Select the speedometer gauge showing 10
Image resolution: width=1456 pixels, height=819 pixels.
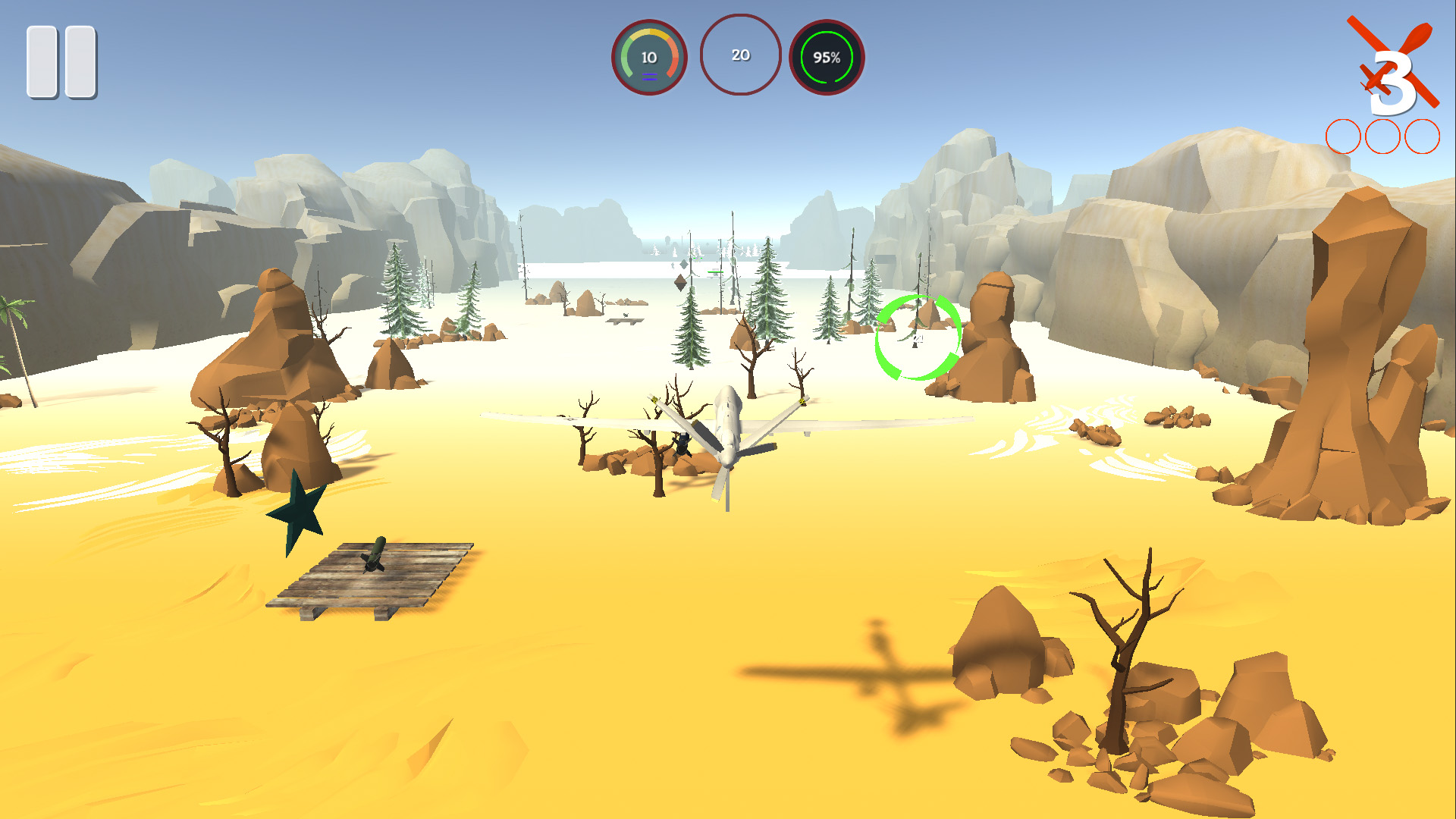(x=648, y=57)
